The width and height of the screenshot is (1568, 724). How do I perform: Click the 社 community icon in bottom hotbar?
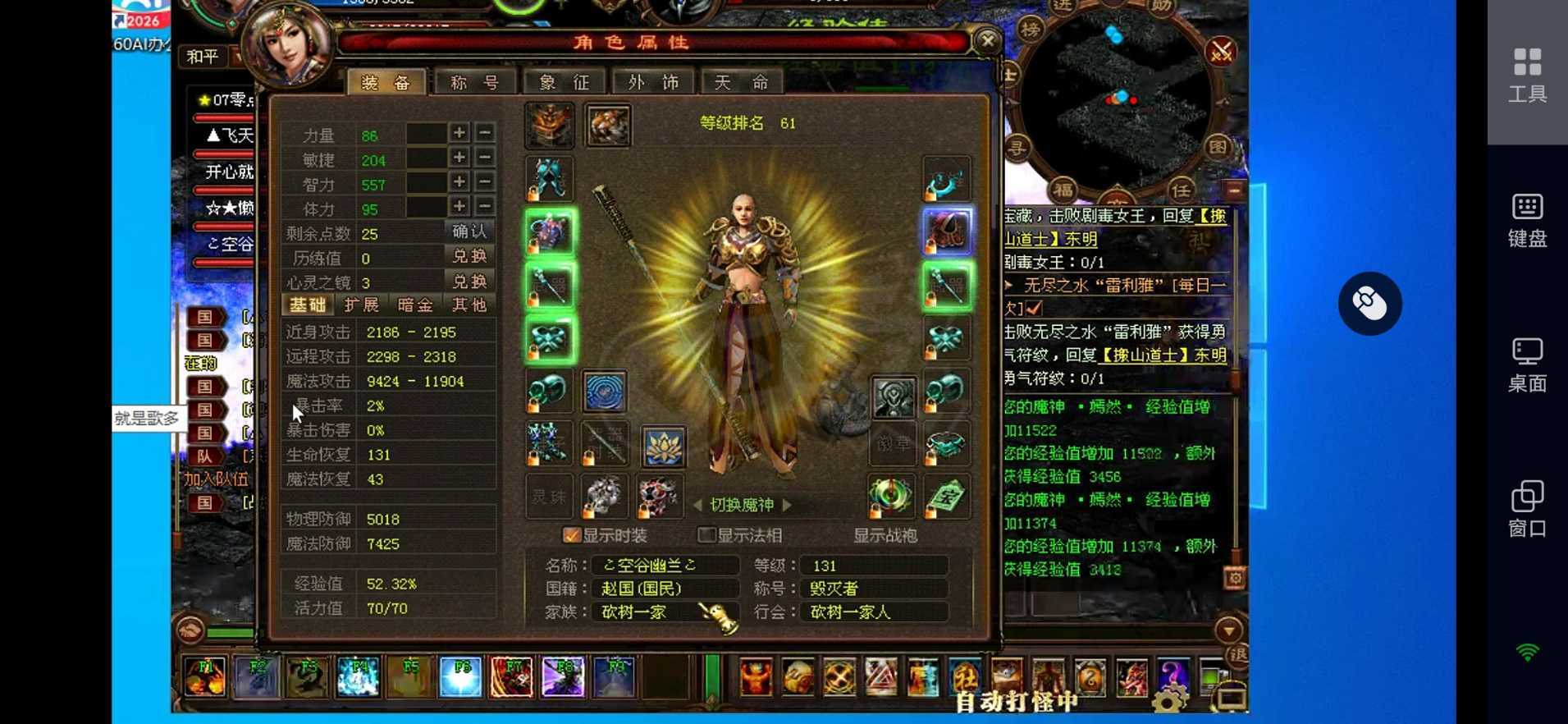point(964,678)
